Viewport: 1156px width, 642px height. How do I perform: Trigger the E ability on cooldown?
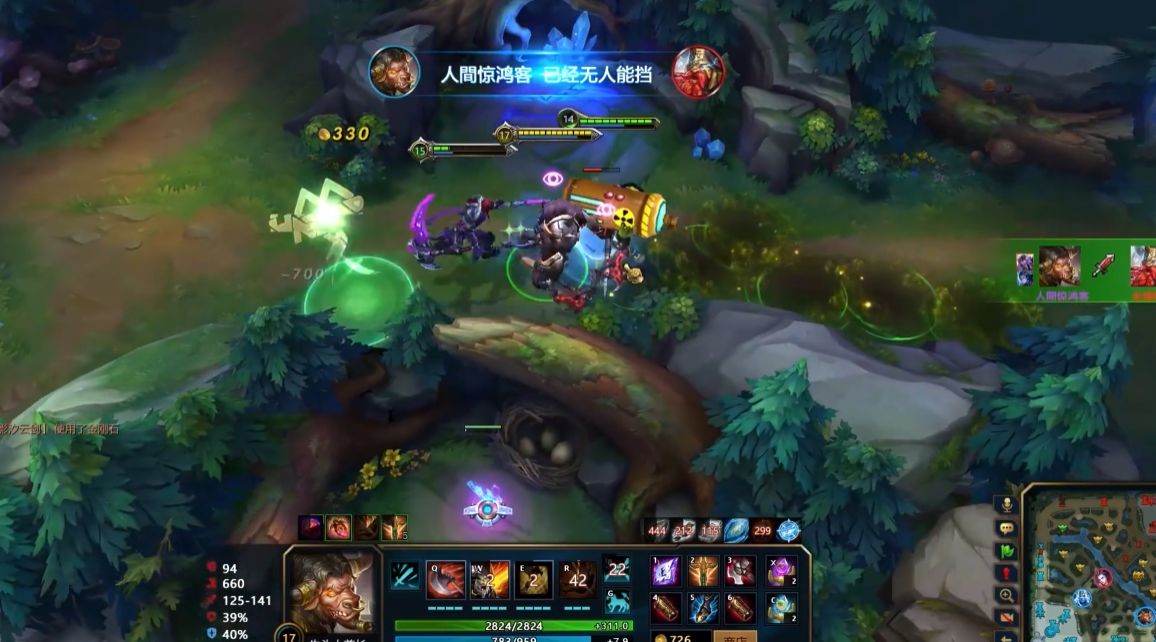(x=533, y=580)
